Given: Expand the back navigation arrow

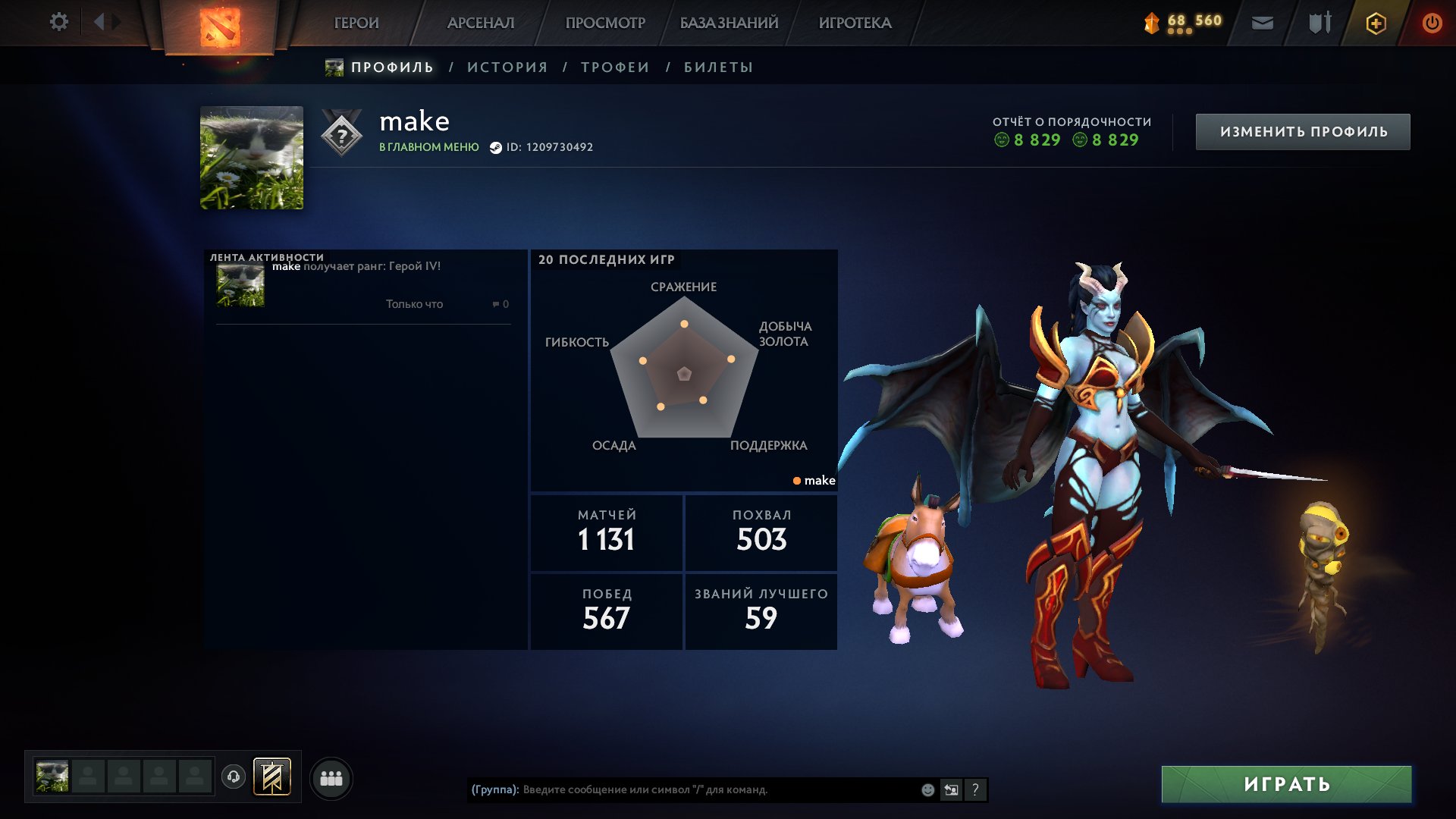Looking at the screenshot, I should coord(99,22).
